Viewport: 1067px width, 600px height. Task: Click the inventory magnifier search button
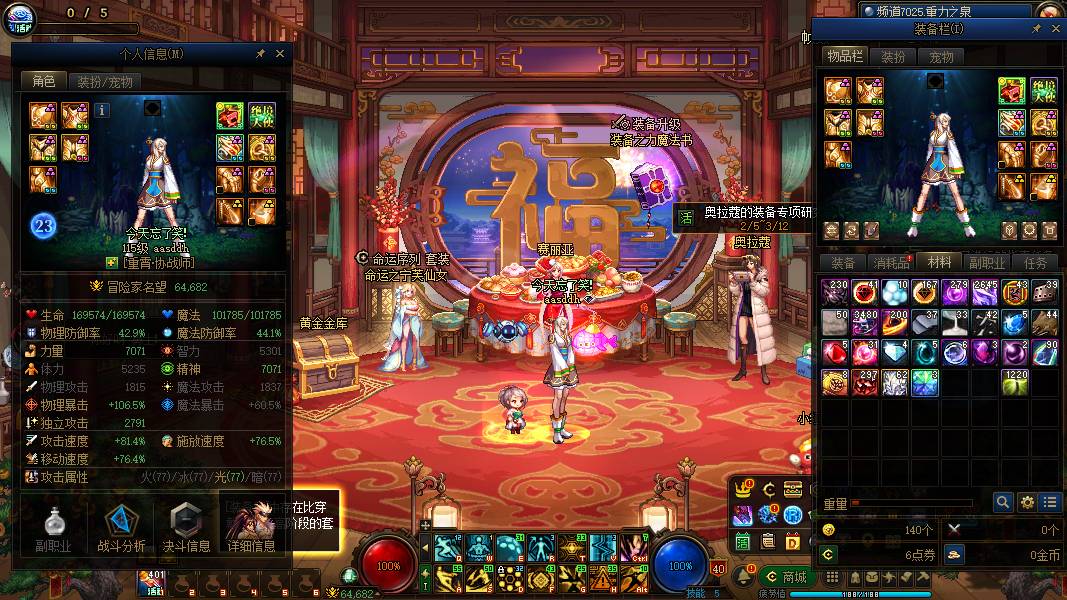tap(1002, 502)
